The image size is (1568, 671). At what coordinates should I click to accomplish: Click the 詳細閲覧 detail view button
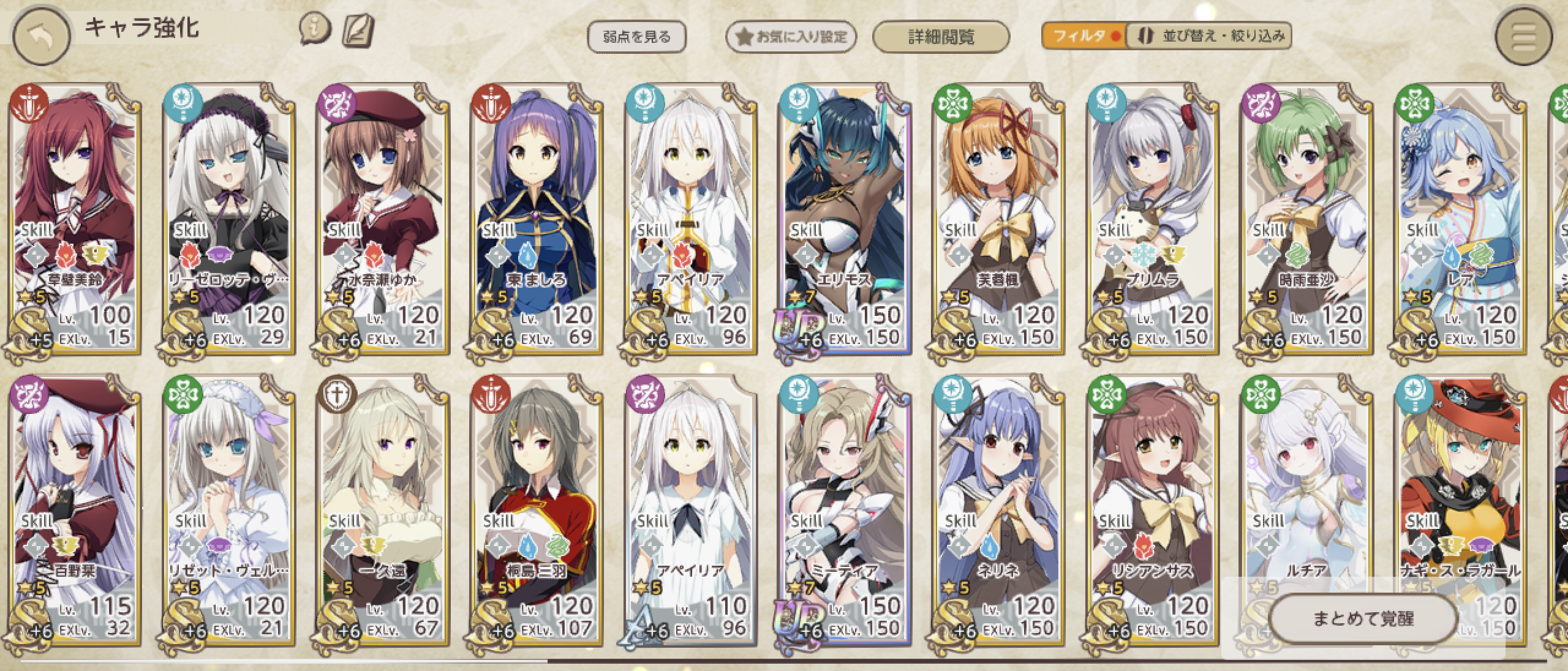(940, 37)
